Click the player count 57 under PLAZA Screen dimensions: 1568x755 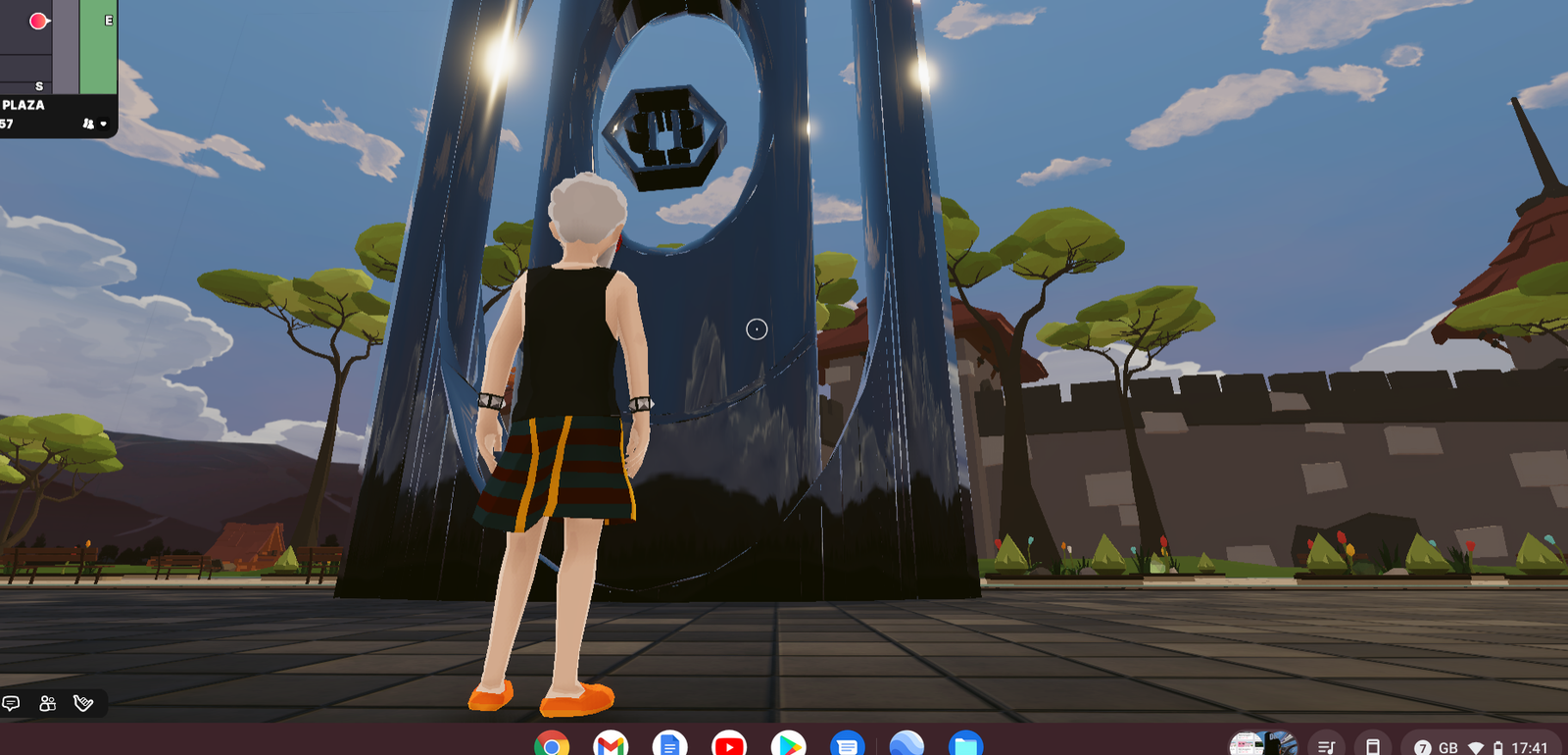coord(7,123)
